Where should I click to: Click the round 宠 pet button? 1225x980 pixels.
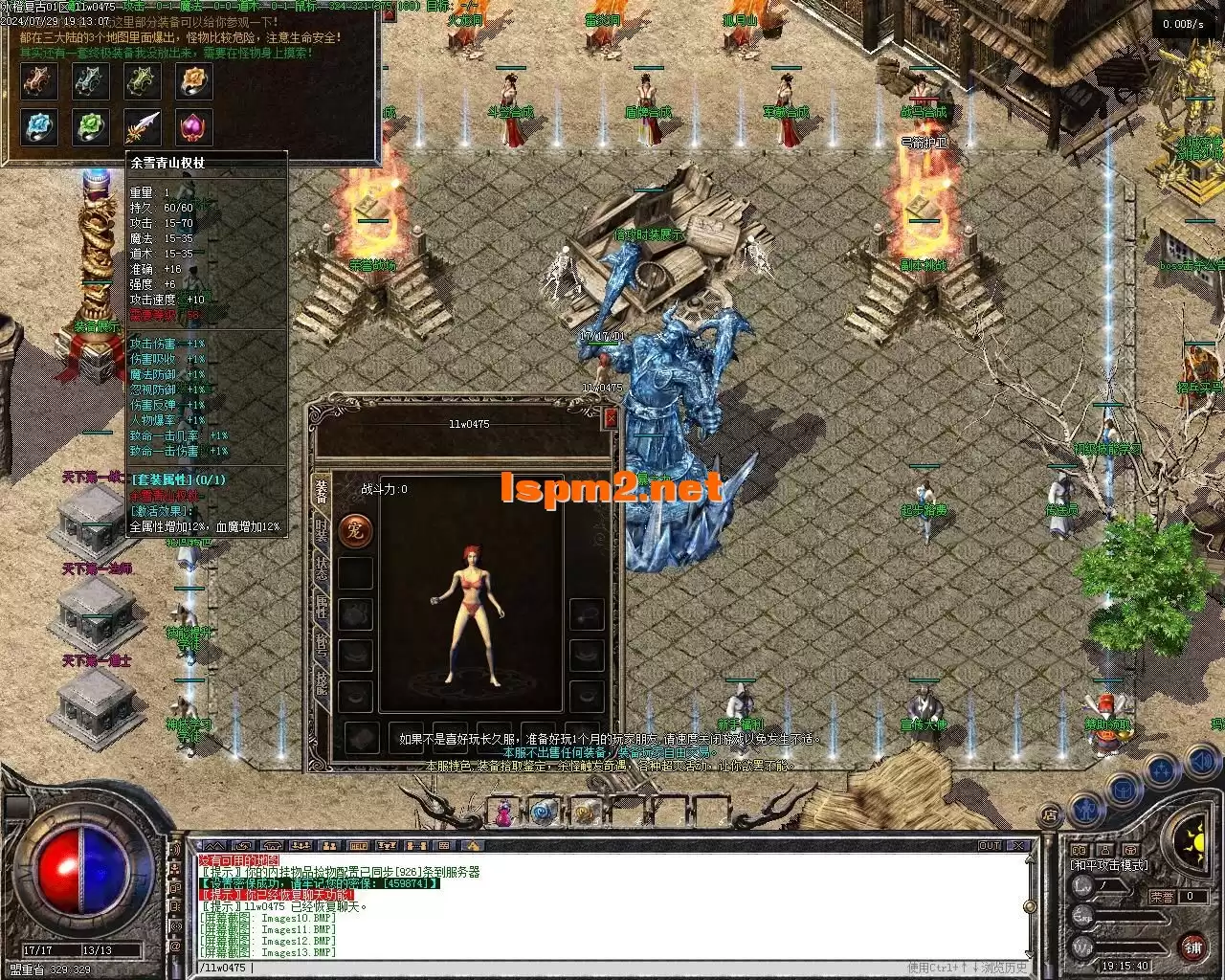[x=355, y=531]
